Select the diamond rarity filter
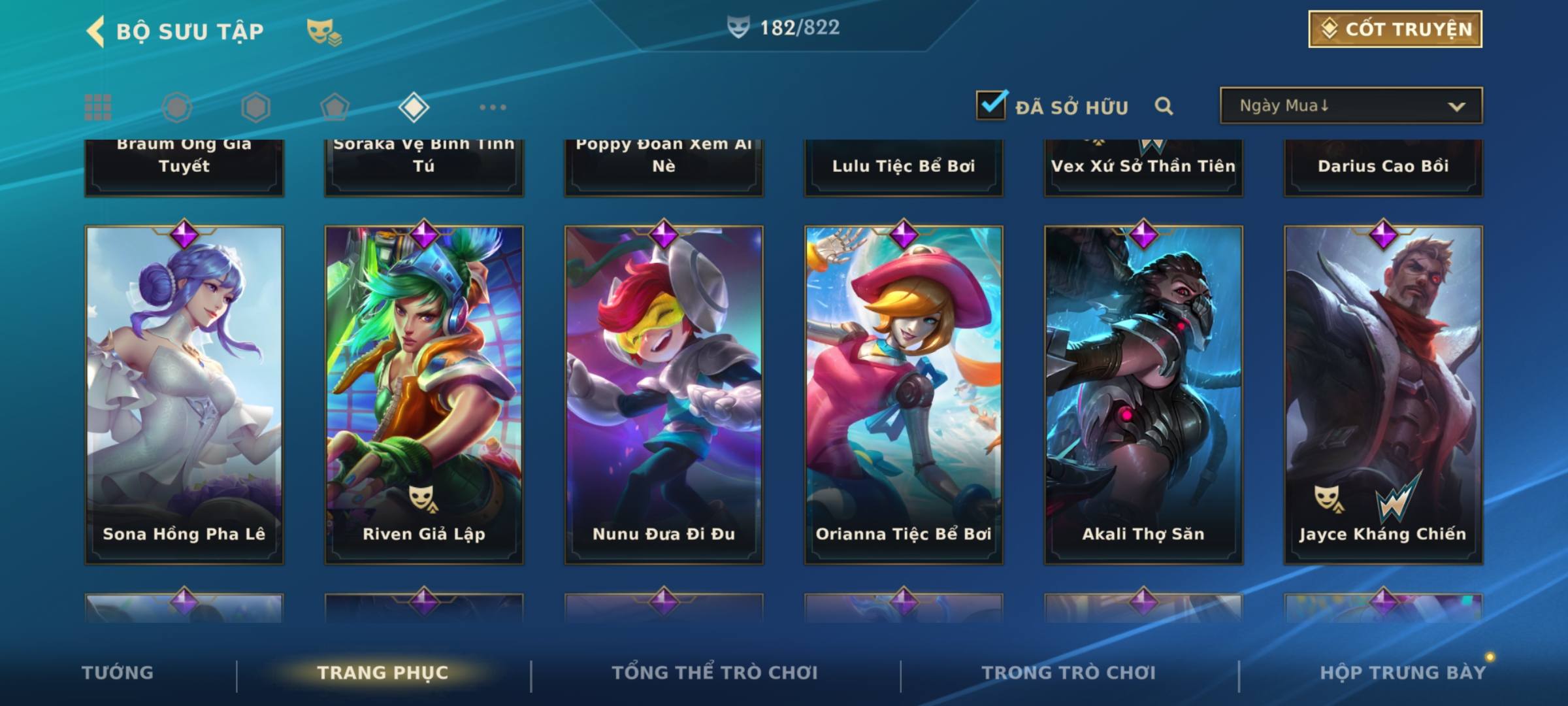Screen dimensions: 1568x706 [x=414, y=107]
